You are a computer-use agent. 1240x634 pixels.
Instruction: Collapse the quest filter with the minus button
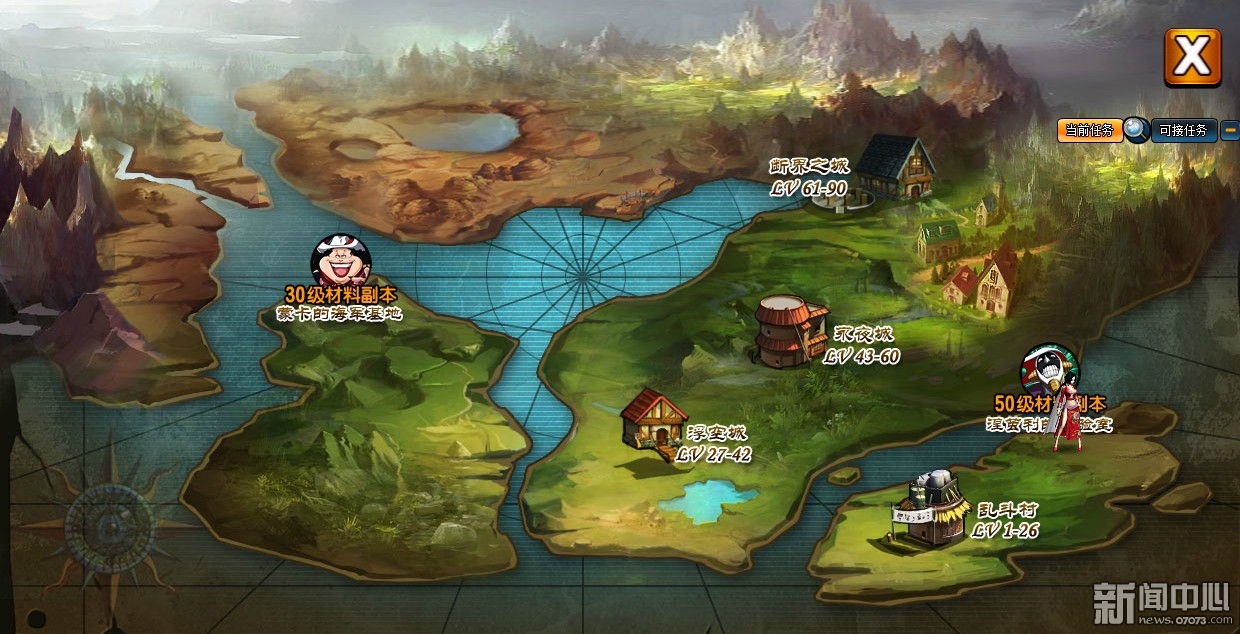(1230, 130)
